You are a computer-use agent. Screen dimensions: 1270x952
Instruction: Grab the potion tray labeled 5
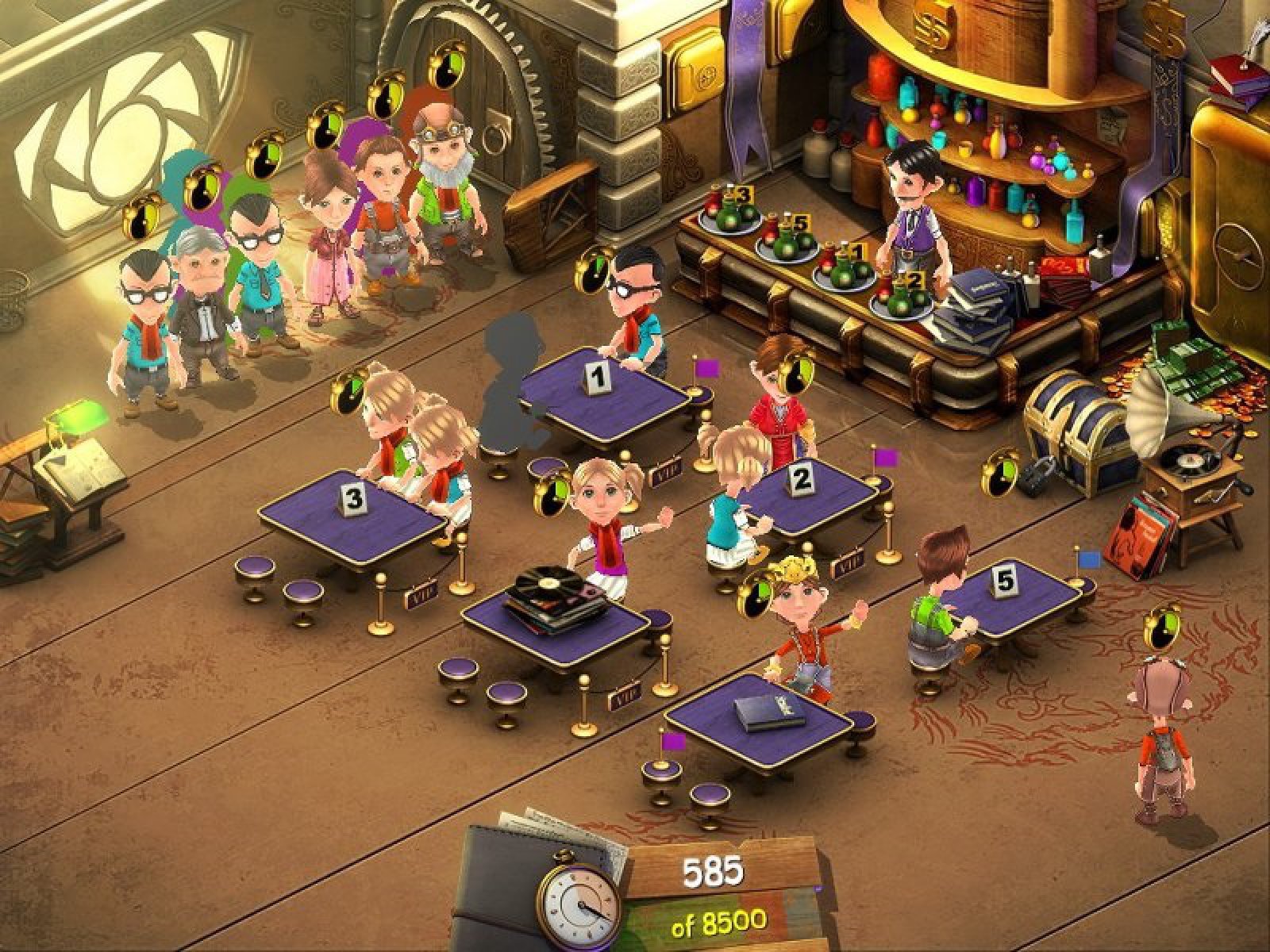tap(783, 238)
